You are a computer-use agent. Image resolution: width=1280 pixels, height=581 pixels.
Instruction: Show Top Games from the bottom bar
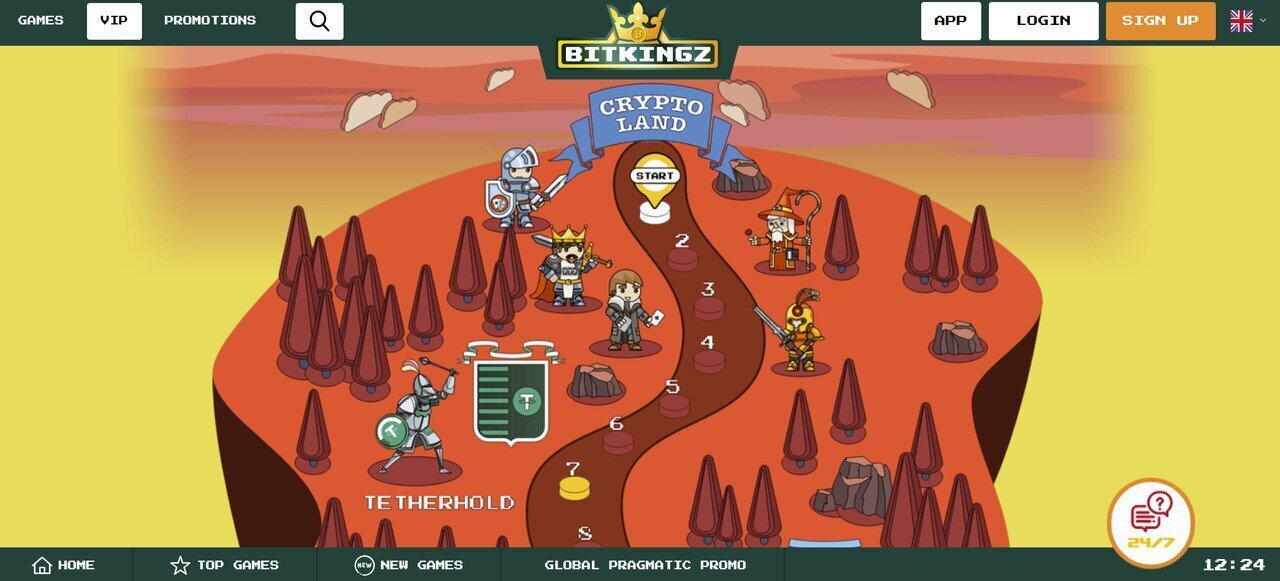click(225, 565)
